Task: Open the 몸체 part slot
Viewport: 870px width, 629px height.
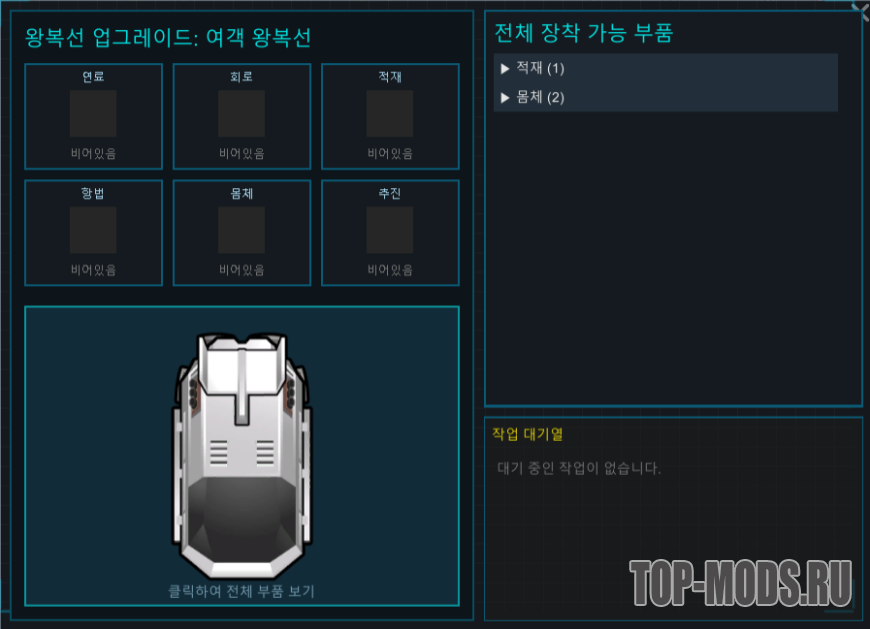Action: (241, 231)
